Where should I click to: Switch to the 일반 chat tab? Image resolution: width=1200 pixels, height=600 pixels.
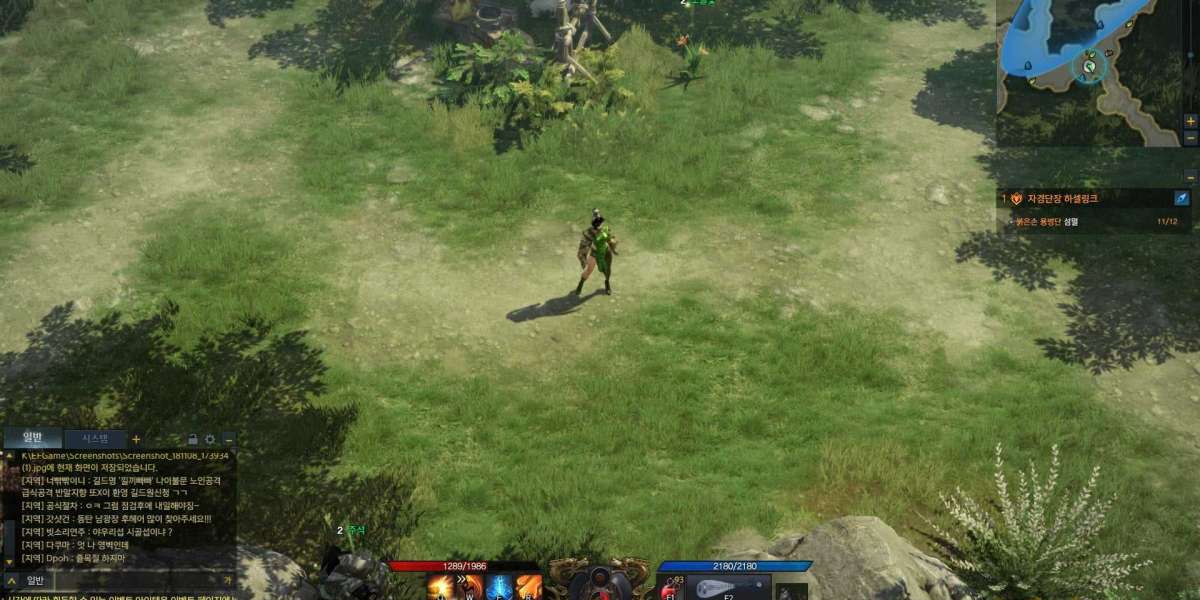[33, 438]
